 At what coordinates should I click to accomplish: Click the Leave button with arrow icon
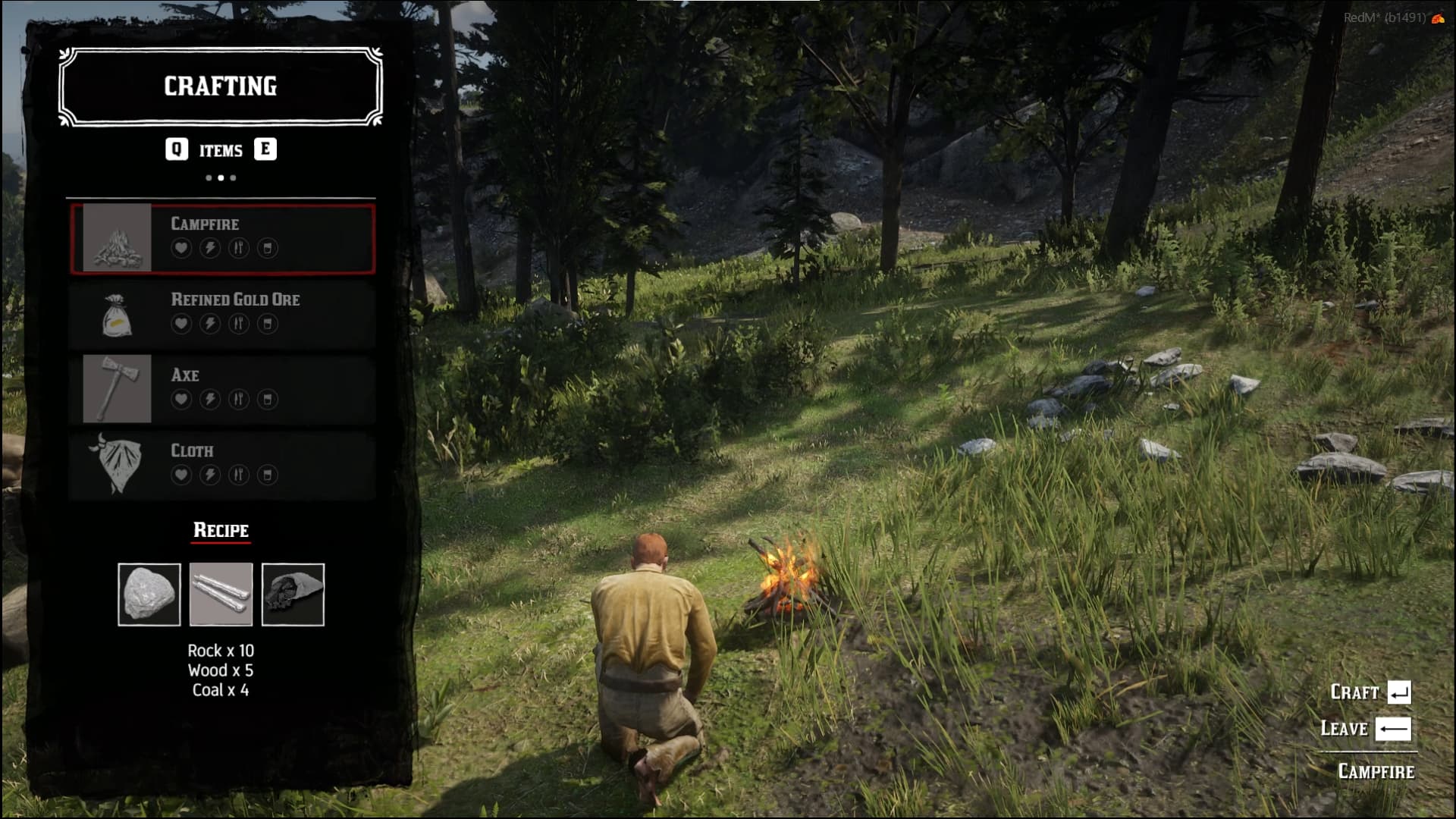pos(1365,729)
